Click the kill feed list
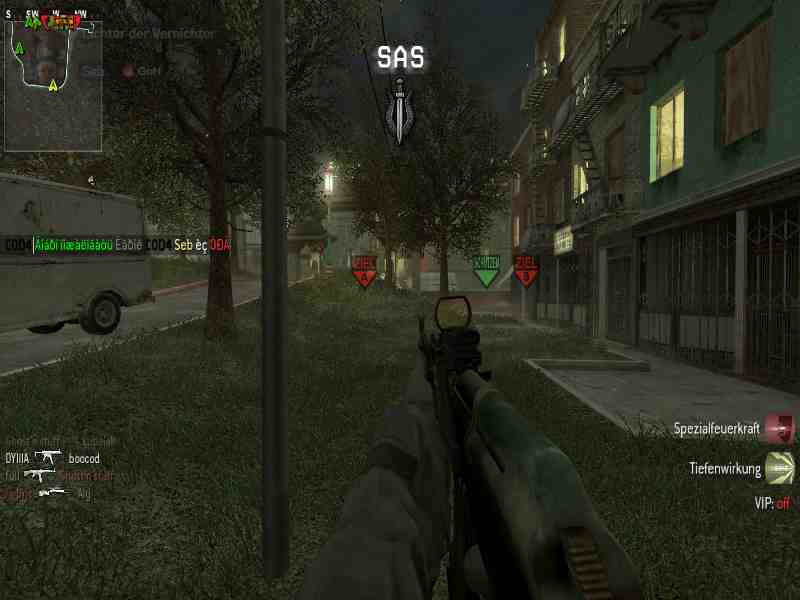Screen dimensions: 800x600 point(60,467)
